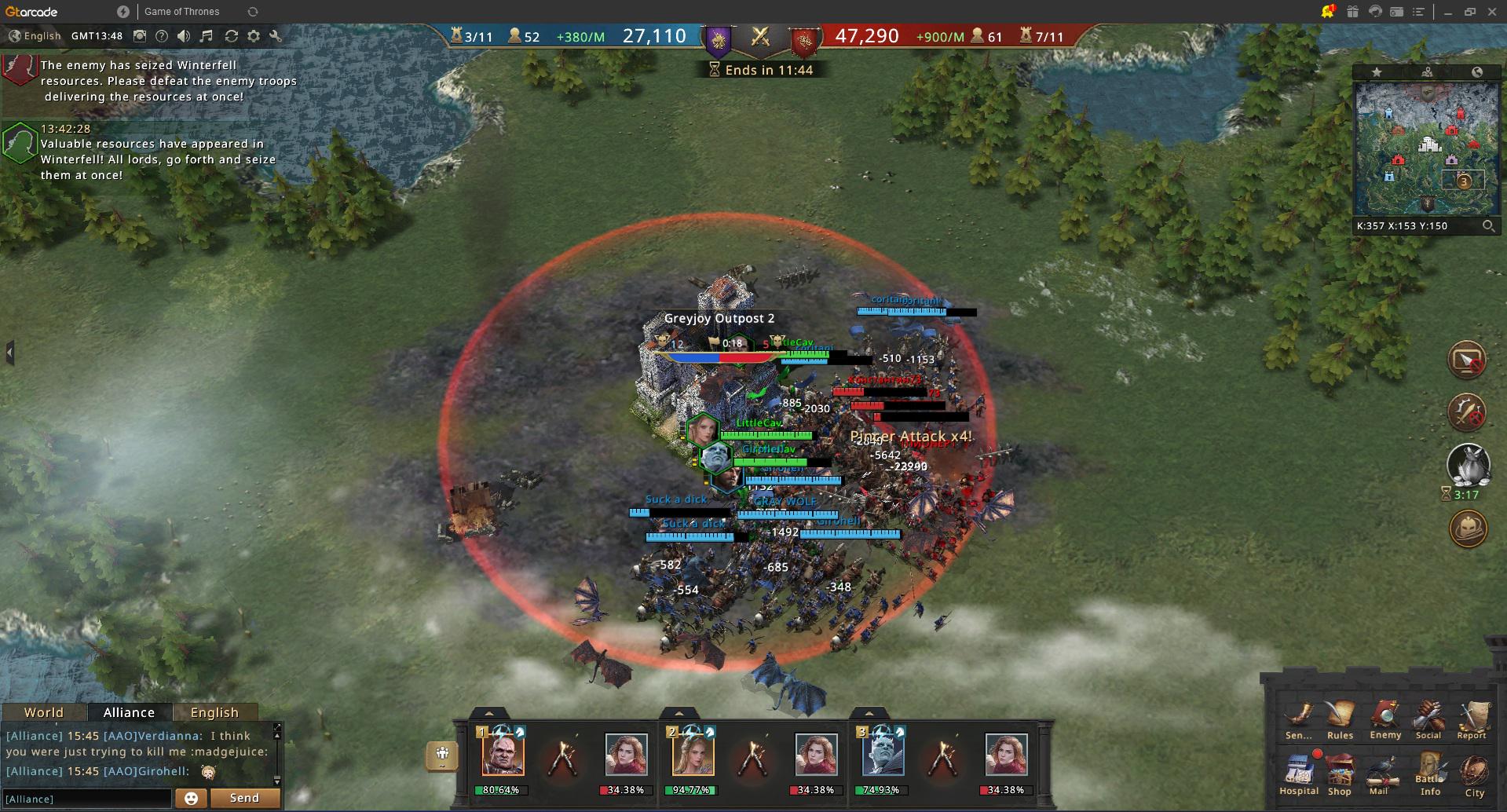Image resolution: width=1507 pixels, height=812 pixels.
Task: Open the Shop treasure chest
Action: tap(1340, 772)
